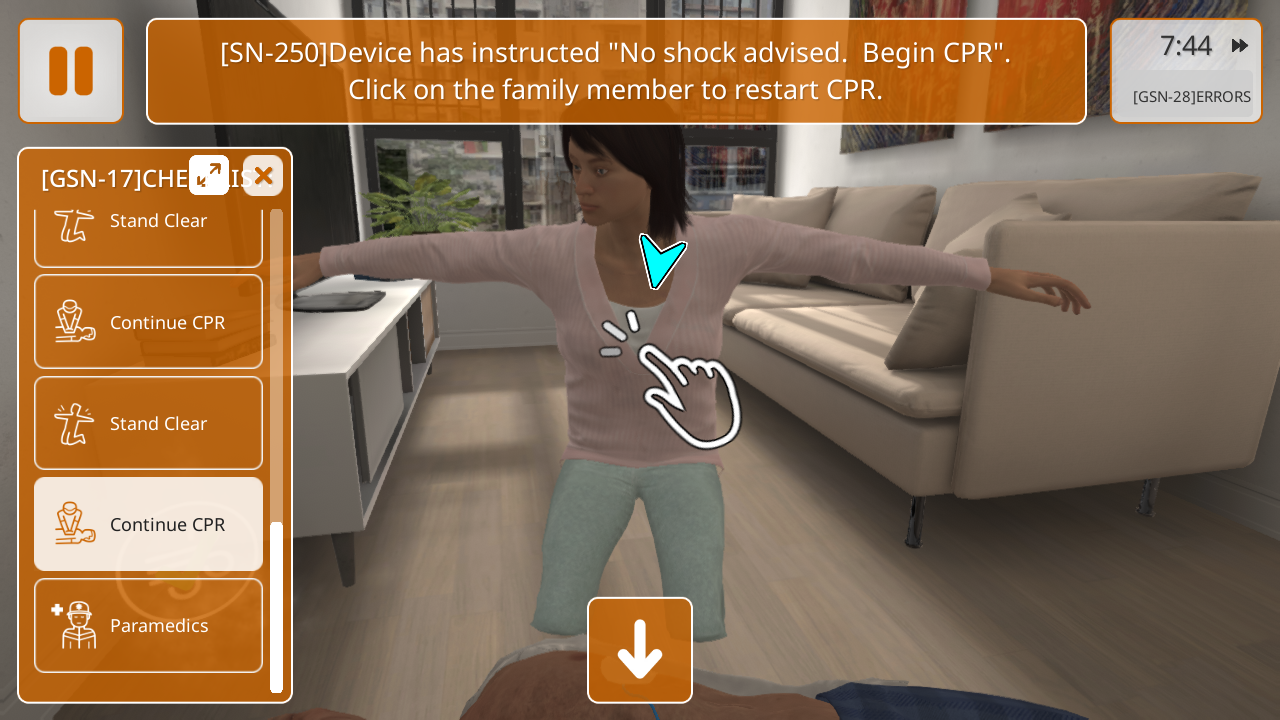Screen dimensions: 1280x720
Task: Open the Errors panel
Action: (x=1191, y=97)
